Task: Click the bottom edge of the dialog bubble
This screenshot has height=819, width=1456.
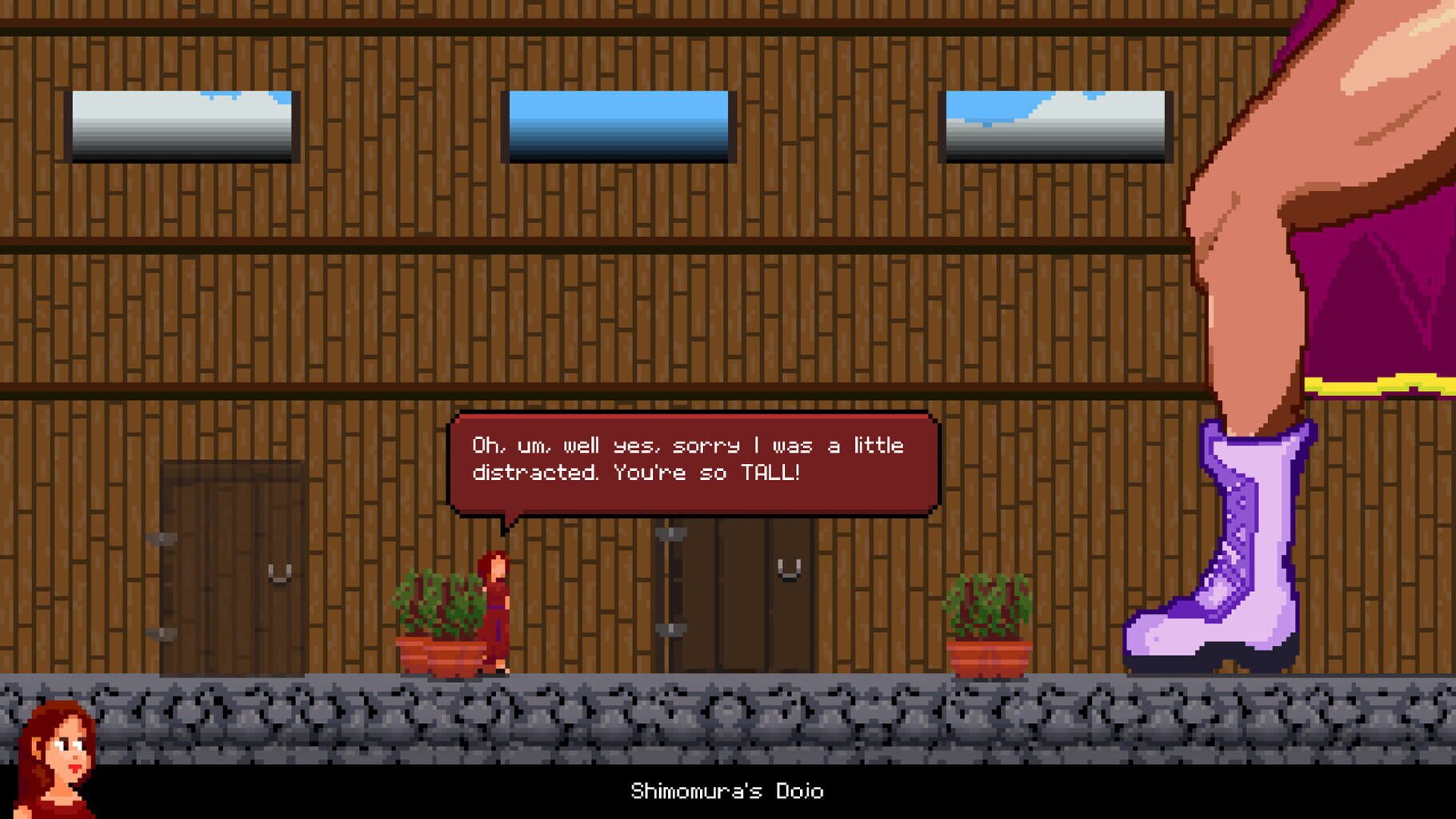Action: [692, 512]
